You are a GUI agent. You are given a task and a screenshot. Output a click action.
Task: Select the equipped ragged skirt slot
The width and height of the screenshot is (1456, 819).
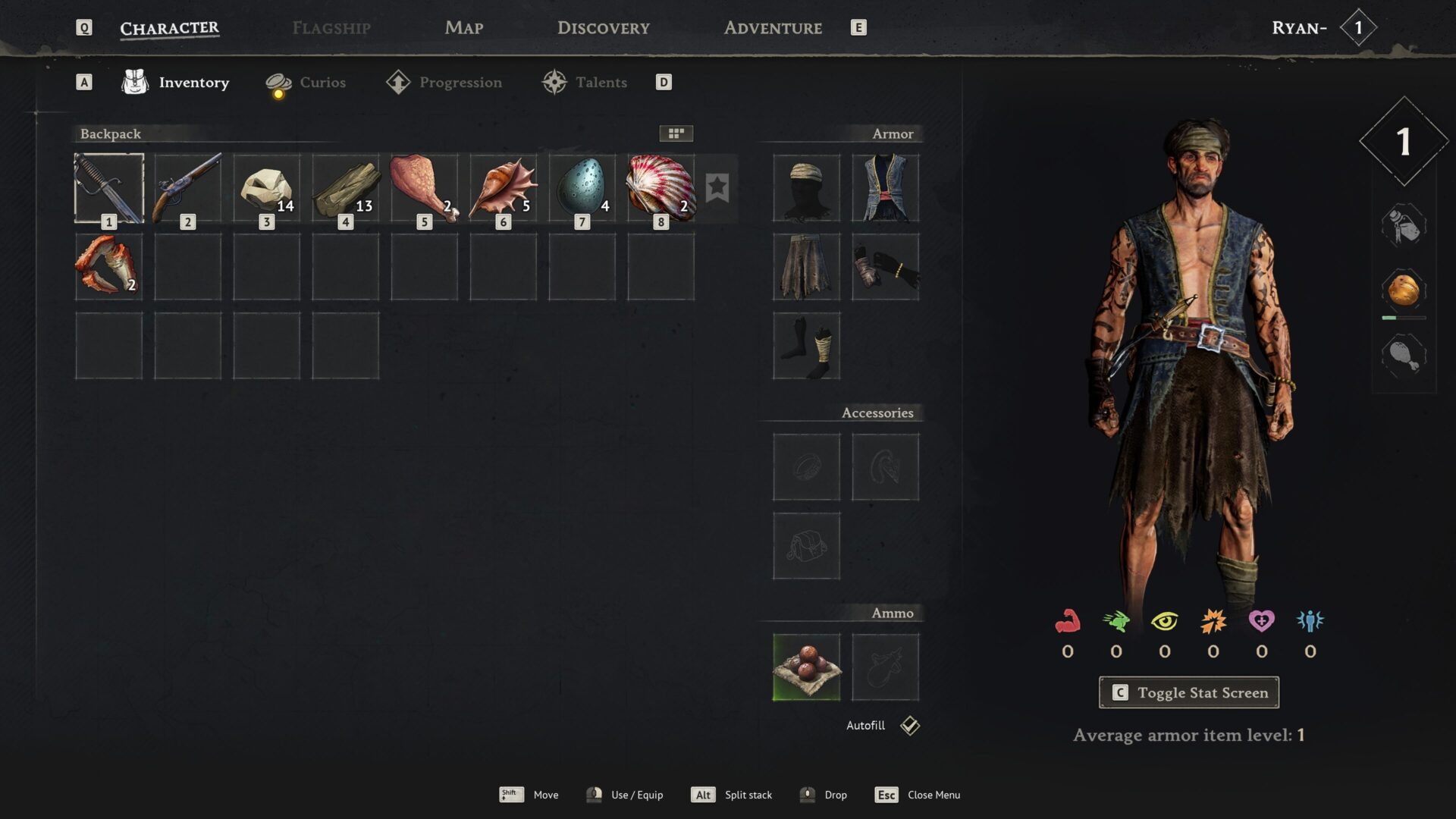[806, 267]
